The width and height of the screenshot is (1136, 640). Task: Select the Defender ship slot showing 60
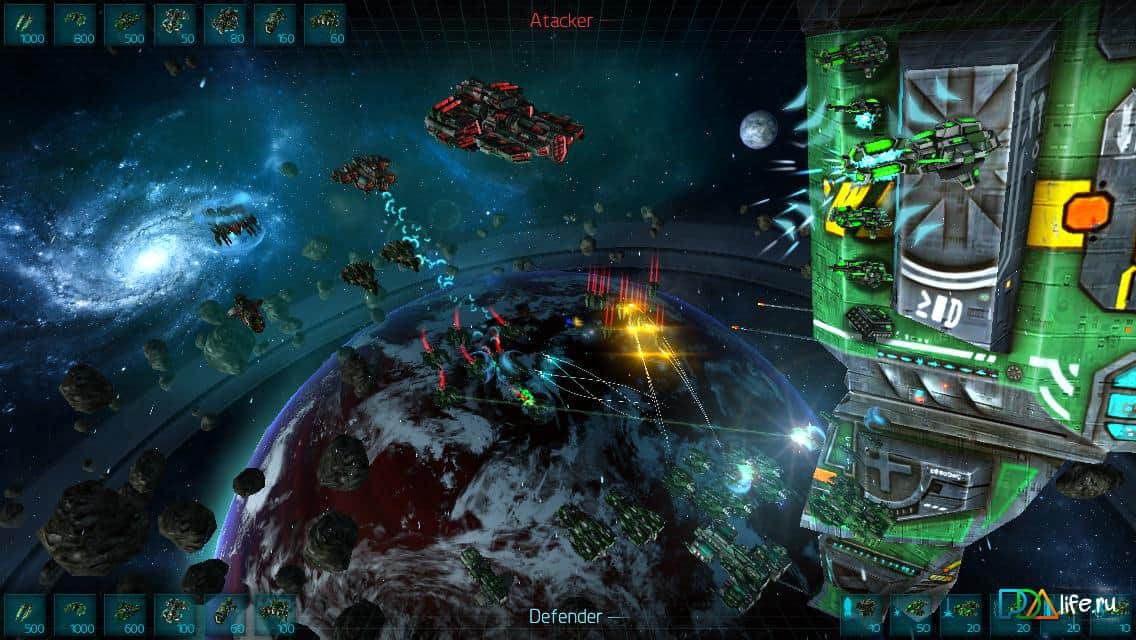tap(225, 614)
